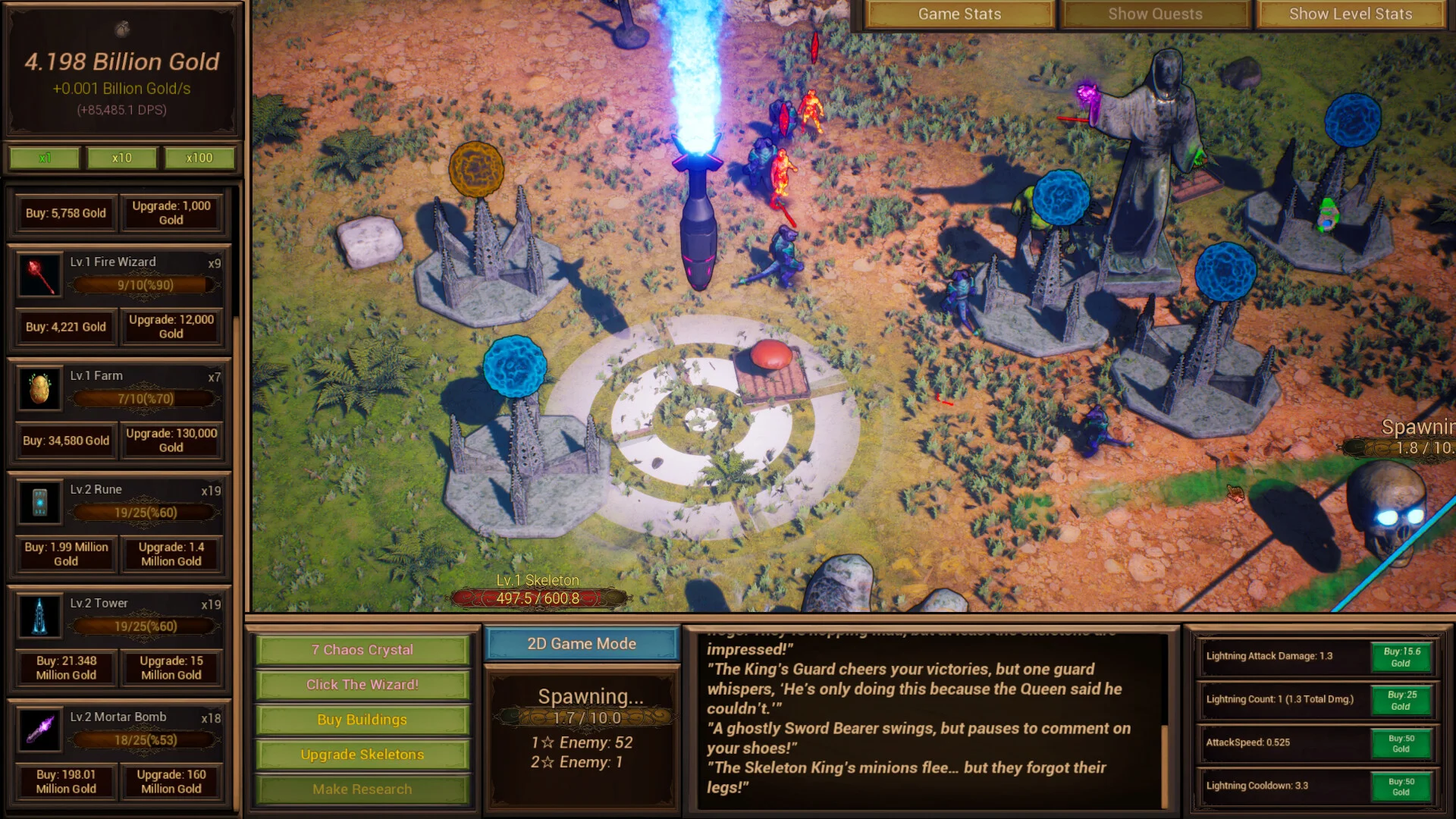Switch to 2D Game Mode
The height and width of the screenshot is (819, 1456).
pos(582,644)
